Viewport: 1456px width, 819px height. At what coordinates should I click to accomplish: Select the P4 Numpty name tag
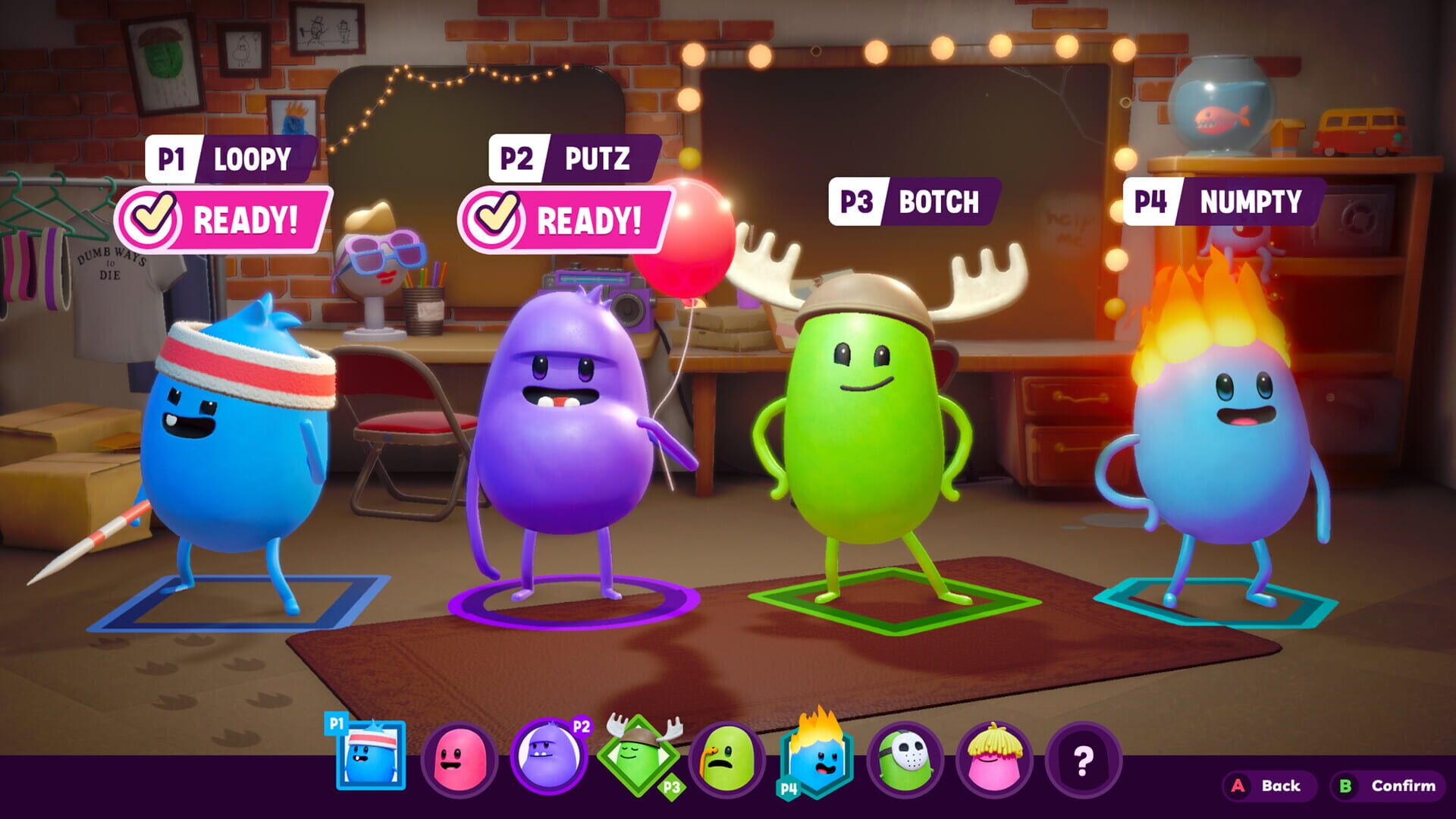click(x=1222, y=201)
